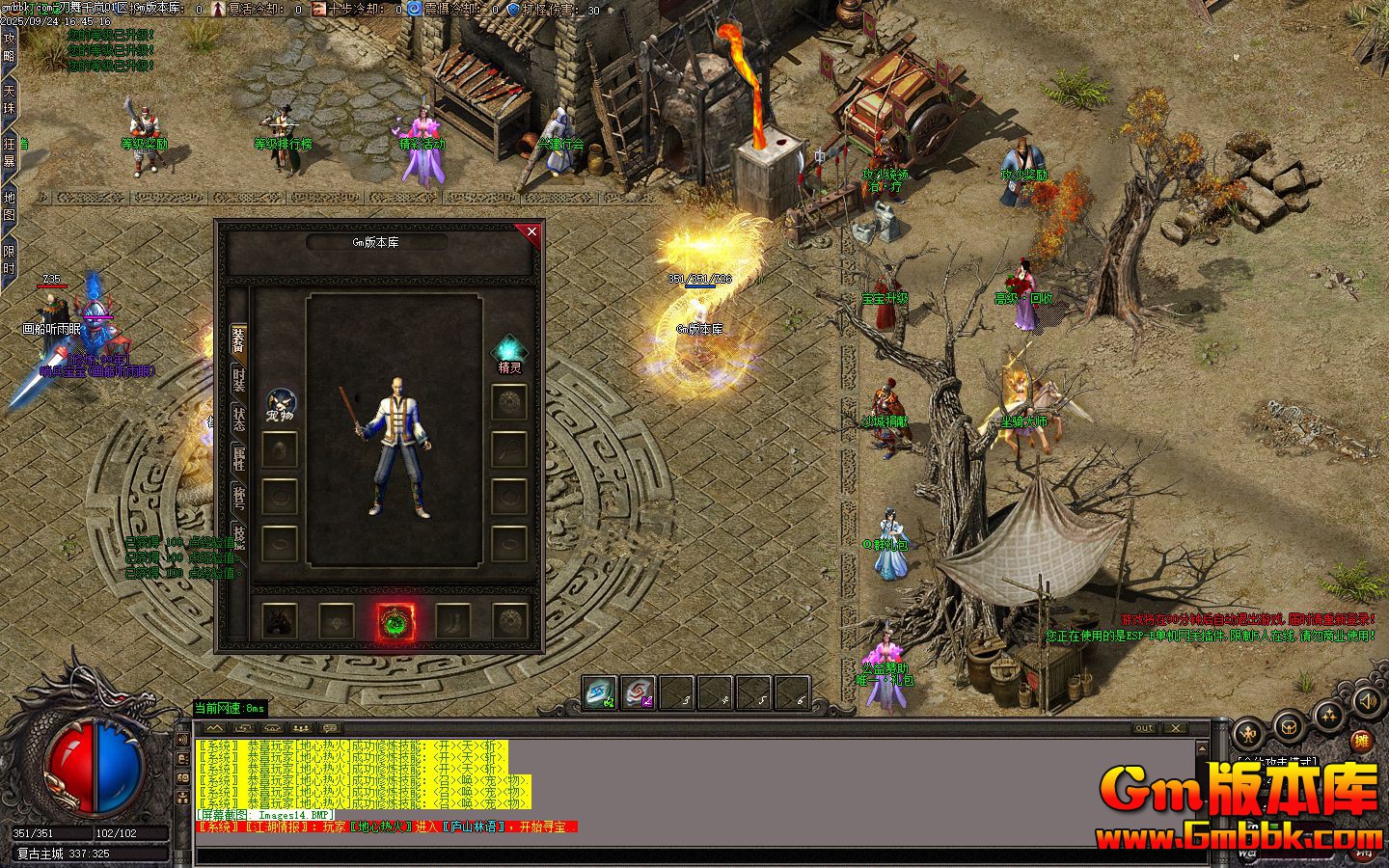Open the red 摊 stall button
This screenshot has width=1389, height=868.
[x=1361, y=741]
